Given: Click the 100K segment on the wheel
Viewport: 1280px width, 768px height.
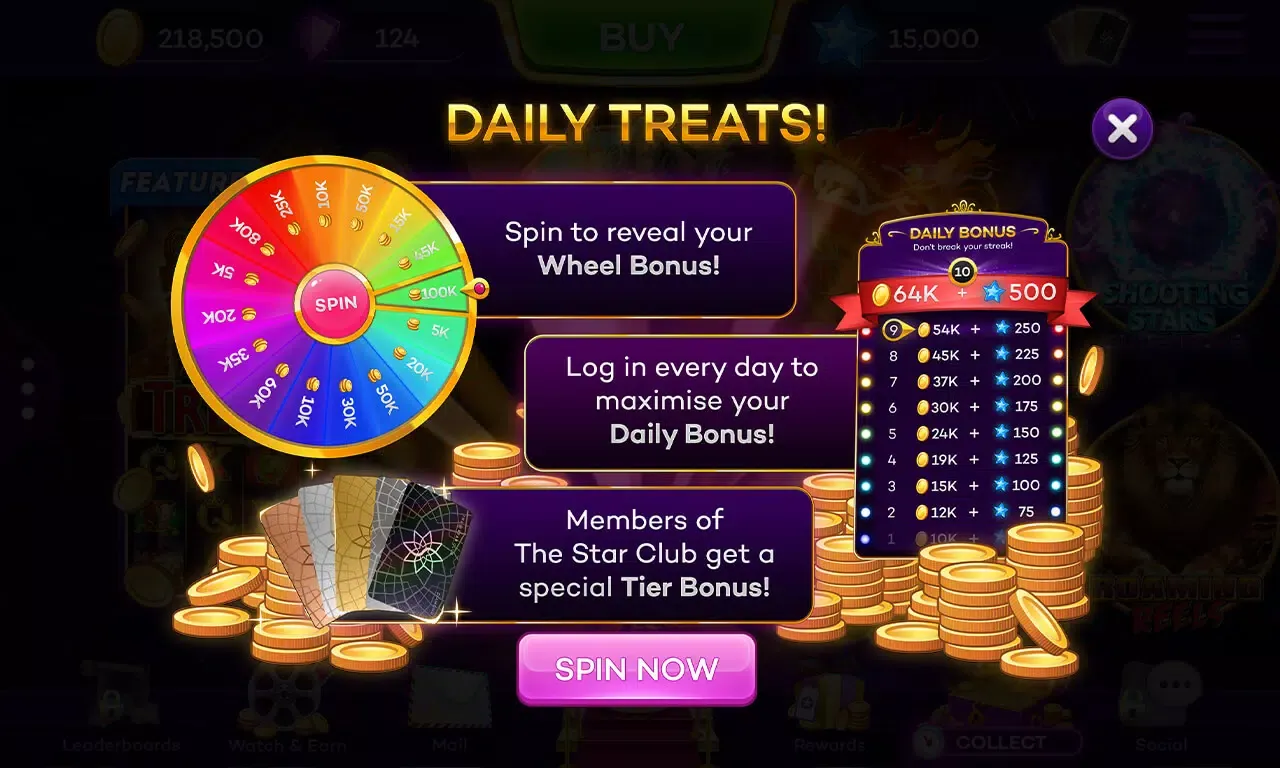Looking at the screenshot, I should (435, 293).
